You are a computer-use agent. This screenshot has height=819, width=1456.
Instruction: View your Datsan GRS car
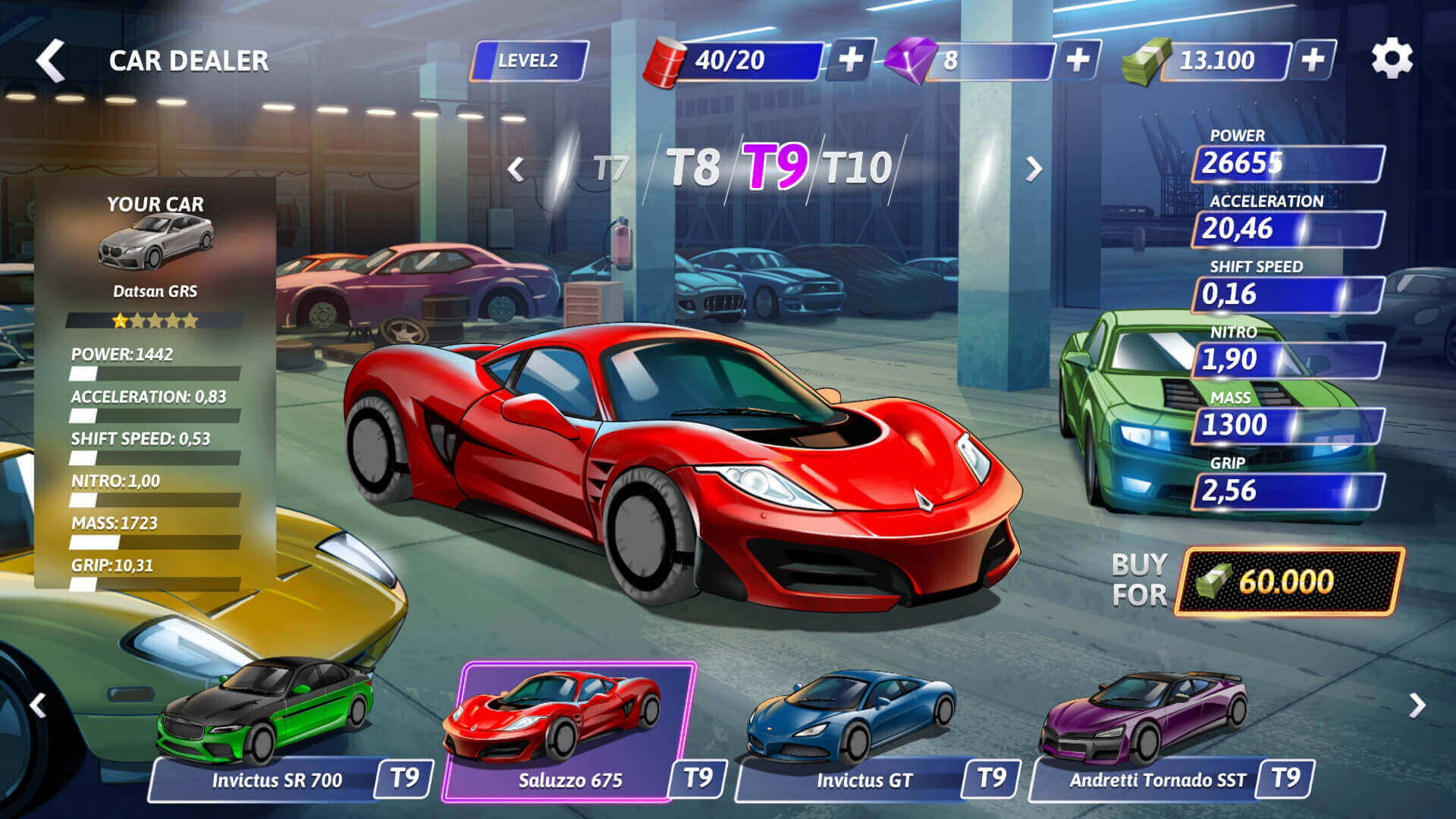[155, 243]
